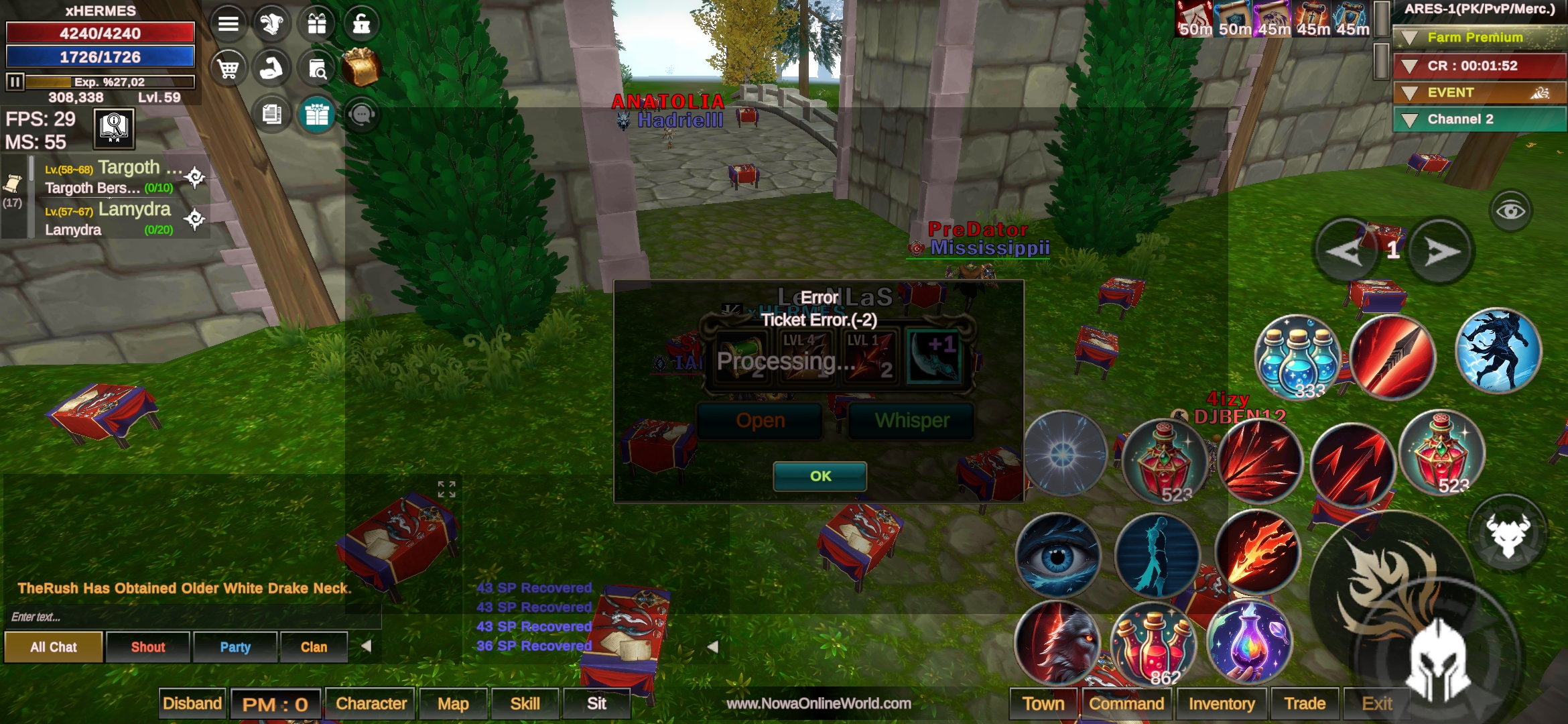Screen dimensions: 1568x724
Task: Go to next skill bar page
Action: point(1441,251)
